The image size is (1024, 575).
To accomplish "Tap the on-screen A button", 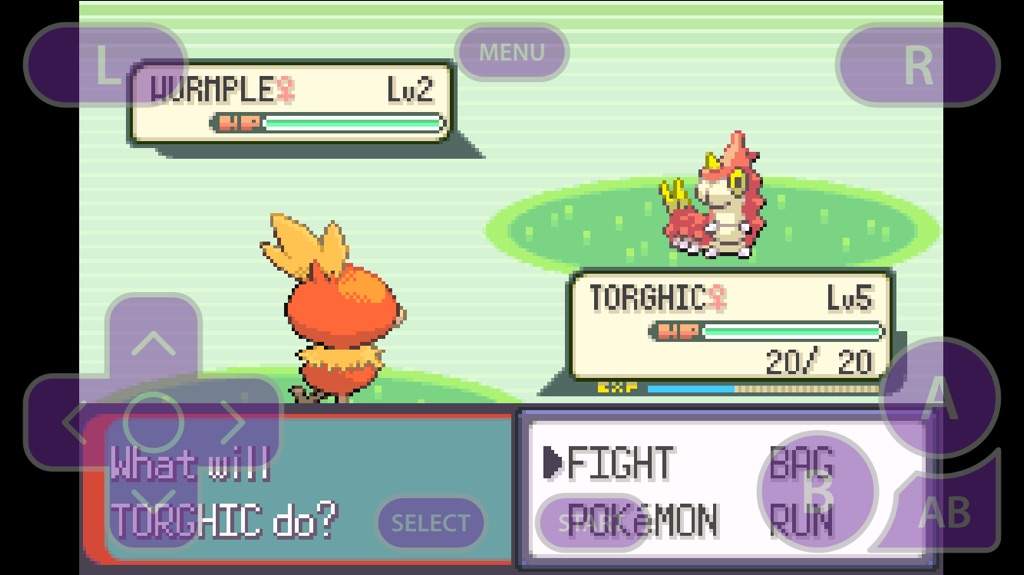I will coord(936,398).
